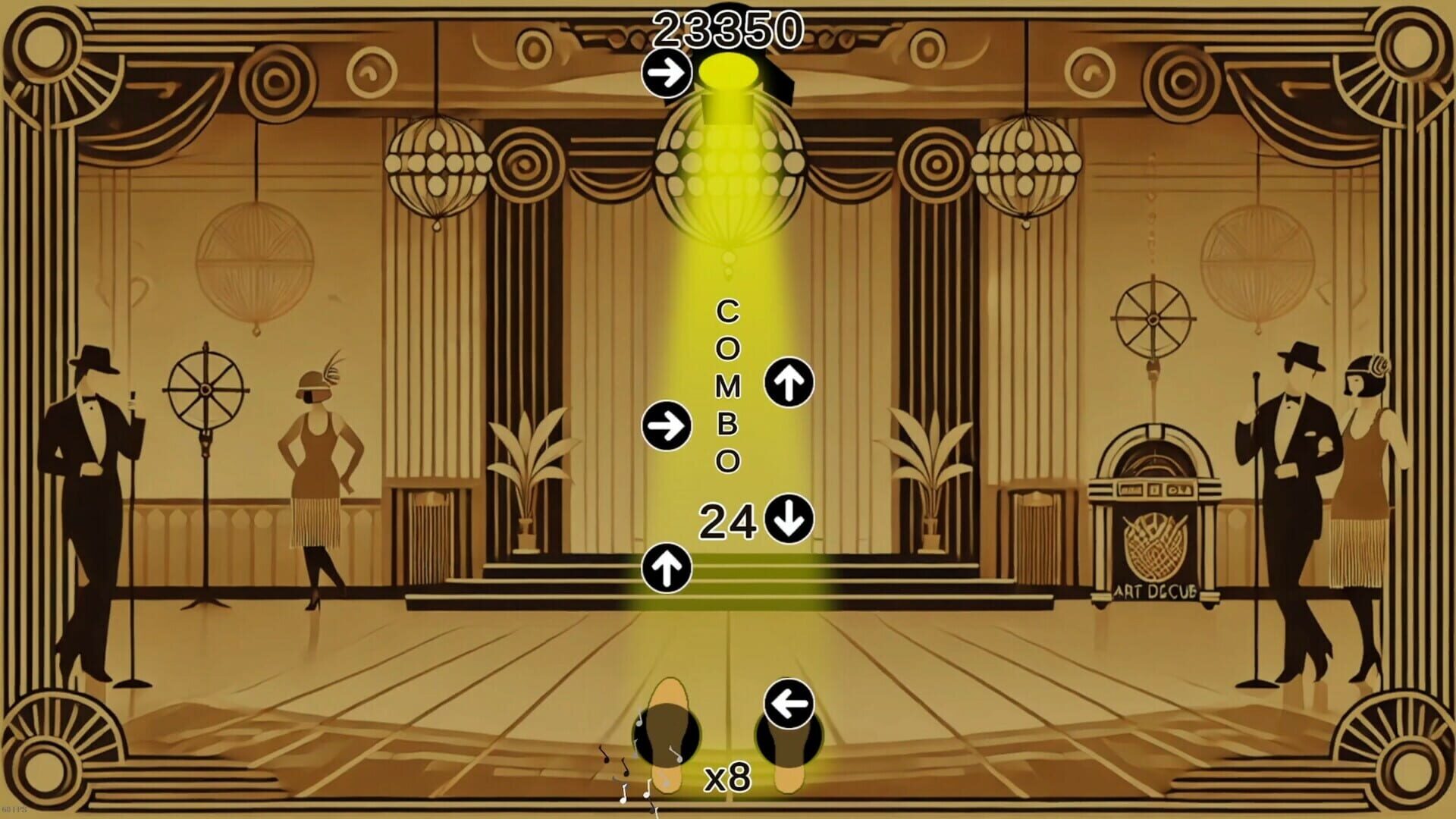This screenshot has width=1456, height=819.
Task: Select the vertical COMBO label
Action: pyautogui.click(x=726, y=387)
